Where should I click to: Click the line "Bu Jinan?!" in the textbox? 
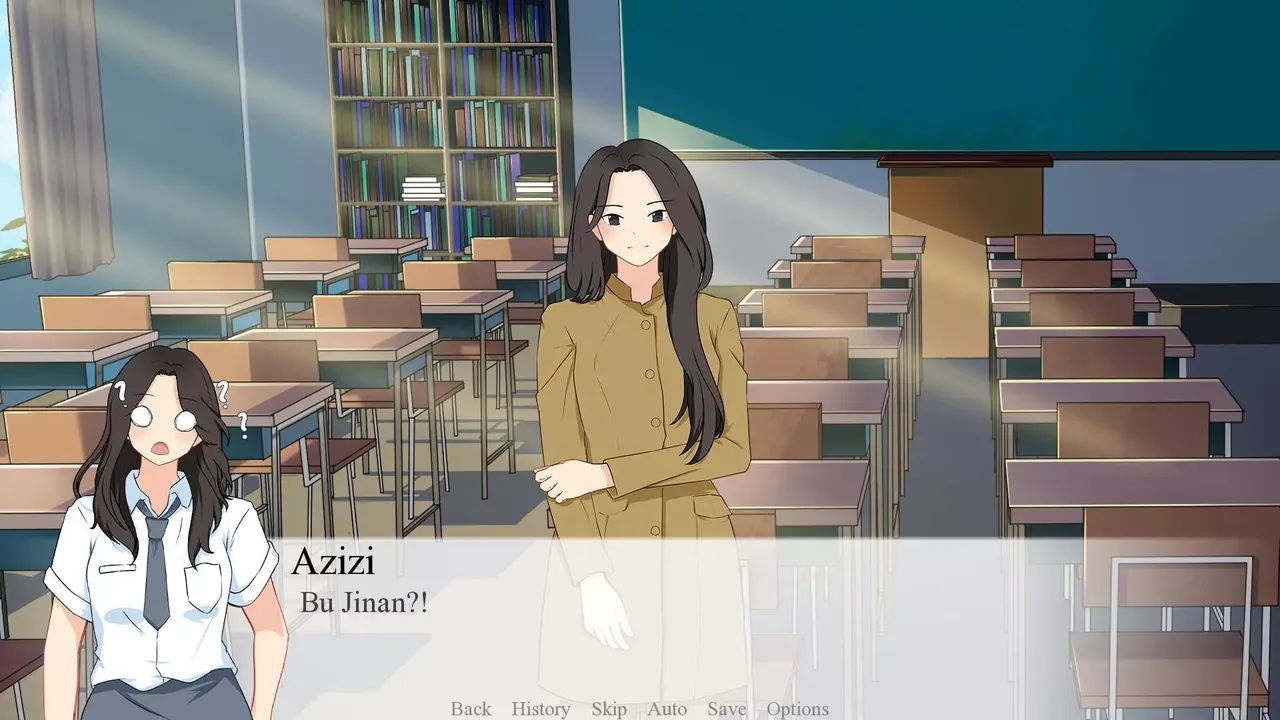(363, 604)
